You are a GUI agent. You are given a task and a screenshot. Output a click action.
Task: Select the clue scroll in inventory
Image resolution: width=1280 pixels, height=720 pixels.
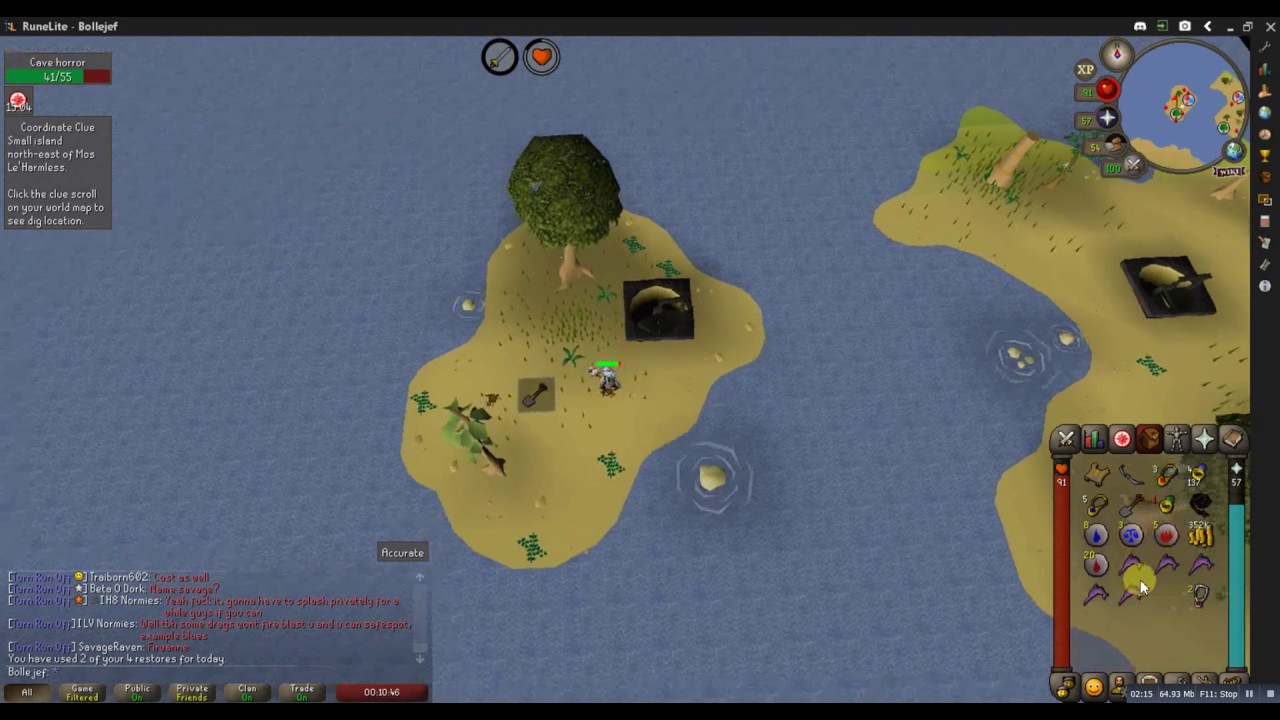(1097, 475)
